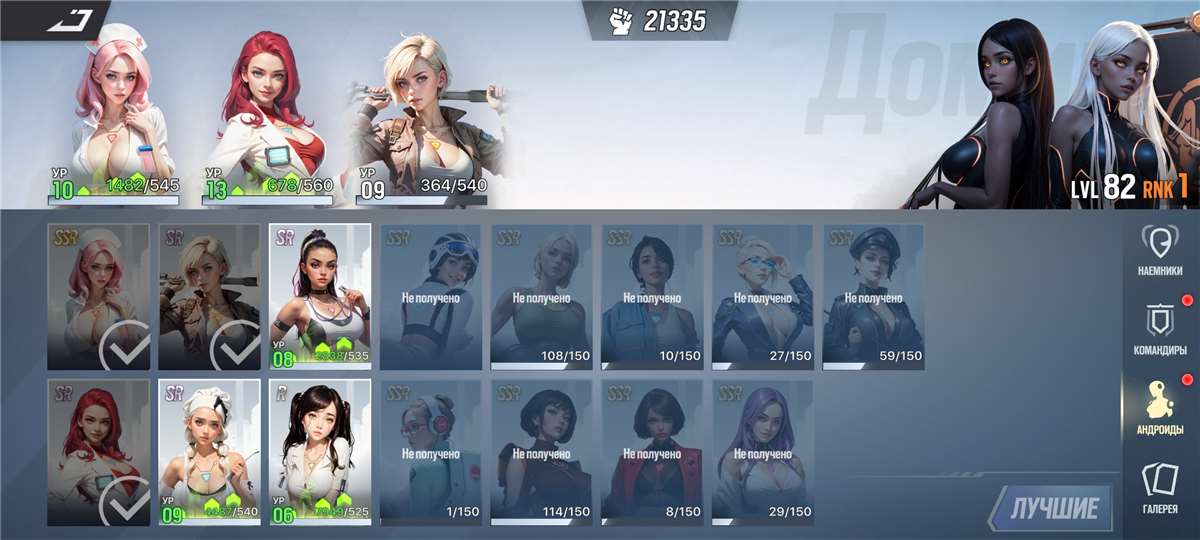Viewport: 1200px width, 540px height.
Task: Pick the locked android card with 8/150 shards
Action: [652, 451]
